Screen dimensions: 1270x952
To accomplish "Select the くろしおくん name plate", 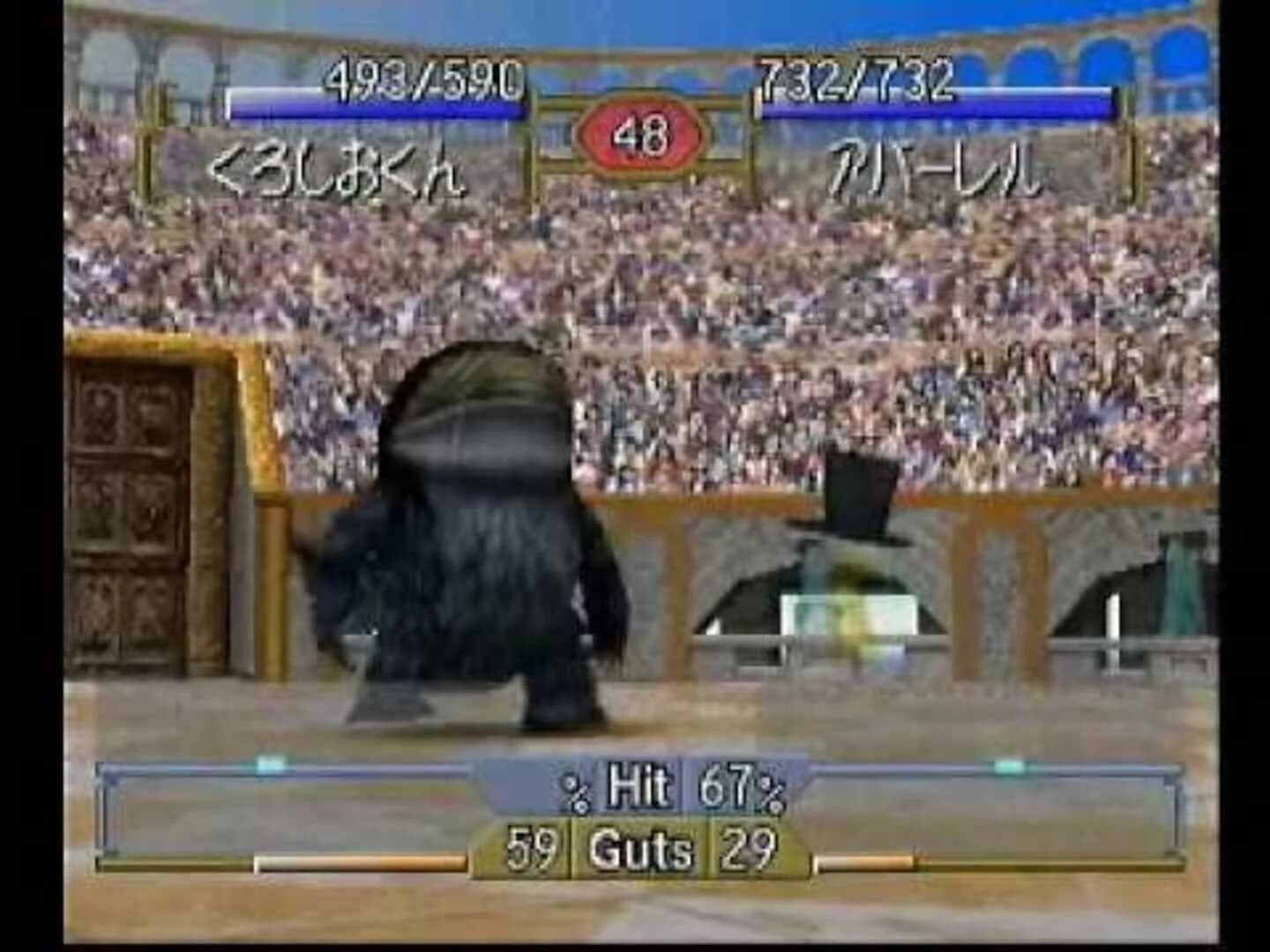I will (338, 174).
